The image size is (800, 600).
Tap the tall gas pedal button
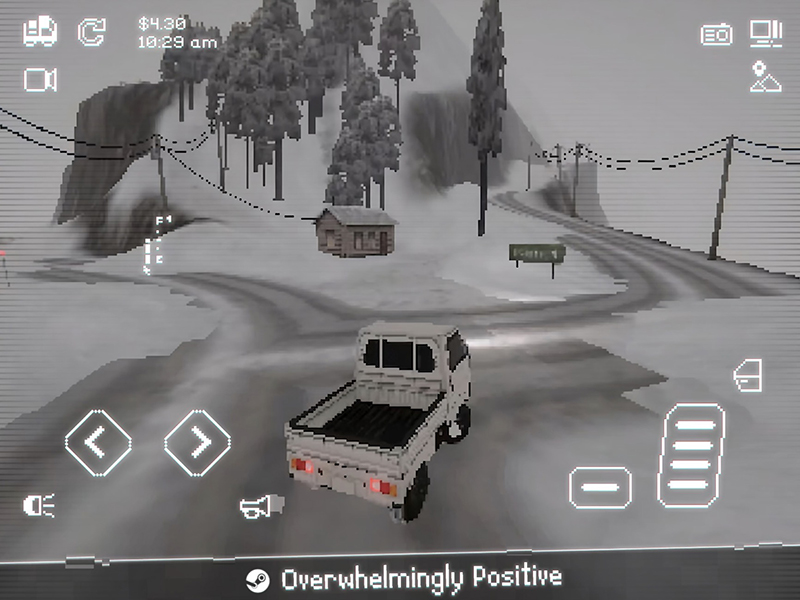click(x=691, y=455)
